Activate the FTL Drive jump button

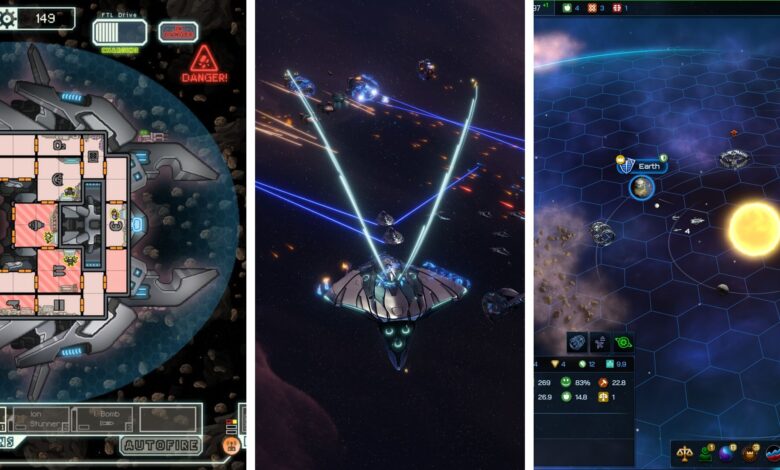(x=120, y=32)
